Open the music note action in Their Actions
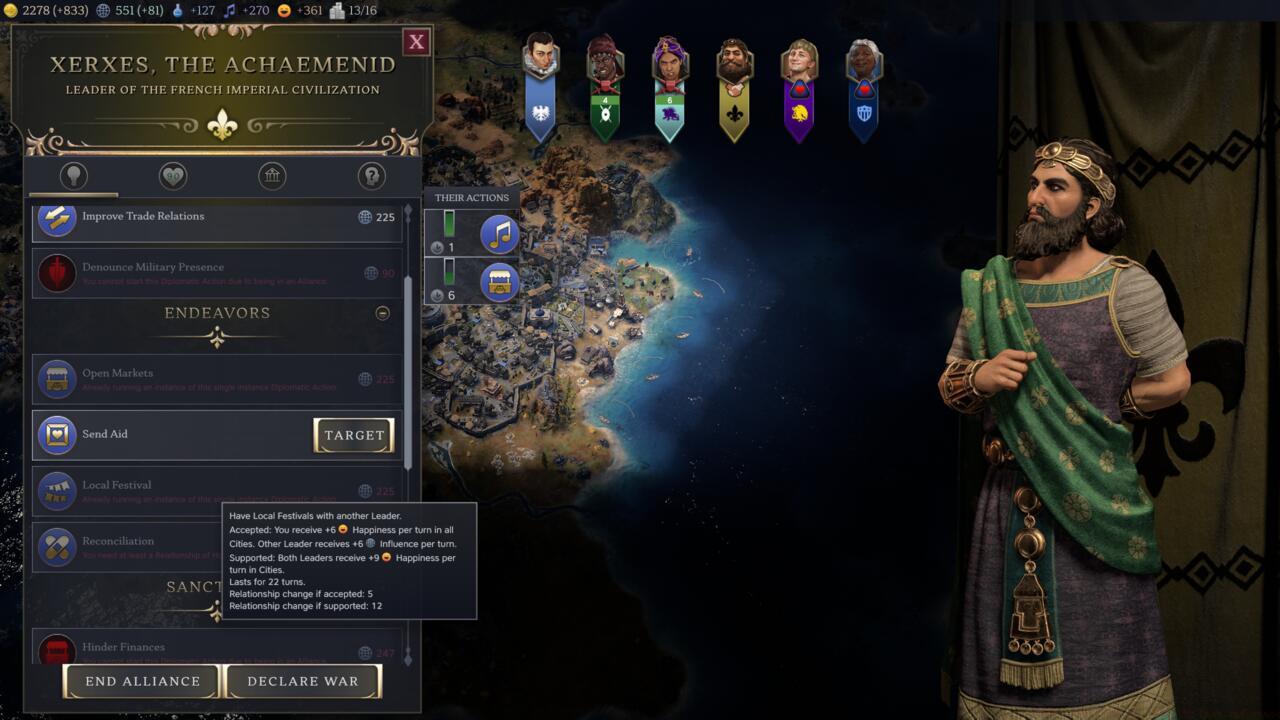The width and height of the screenshot is (1280, 720). [x=499, y=234]
